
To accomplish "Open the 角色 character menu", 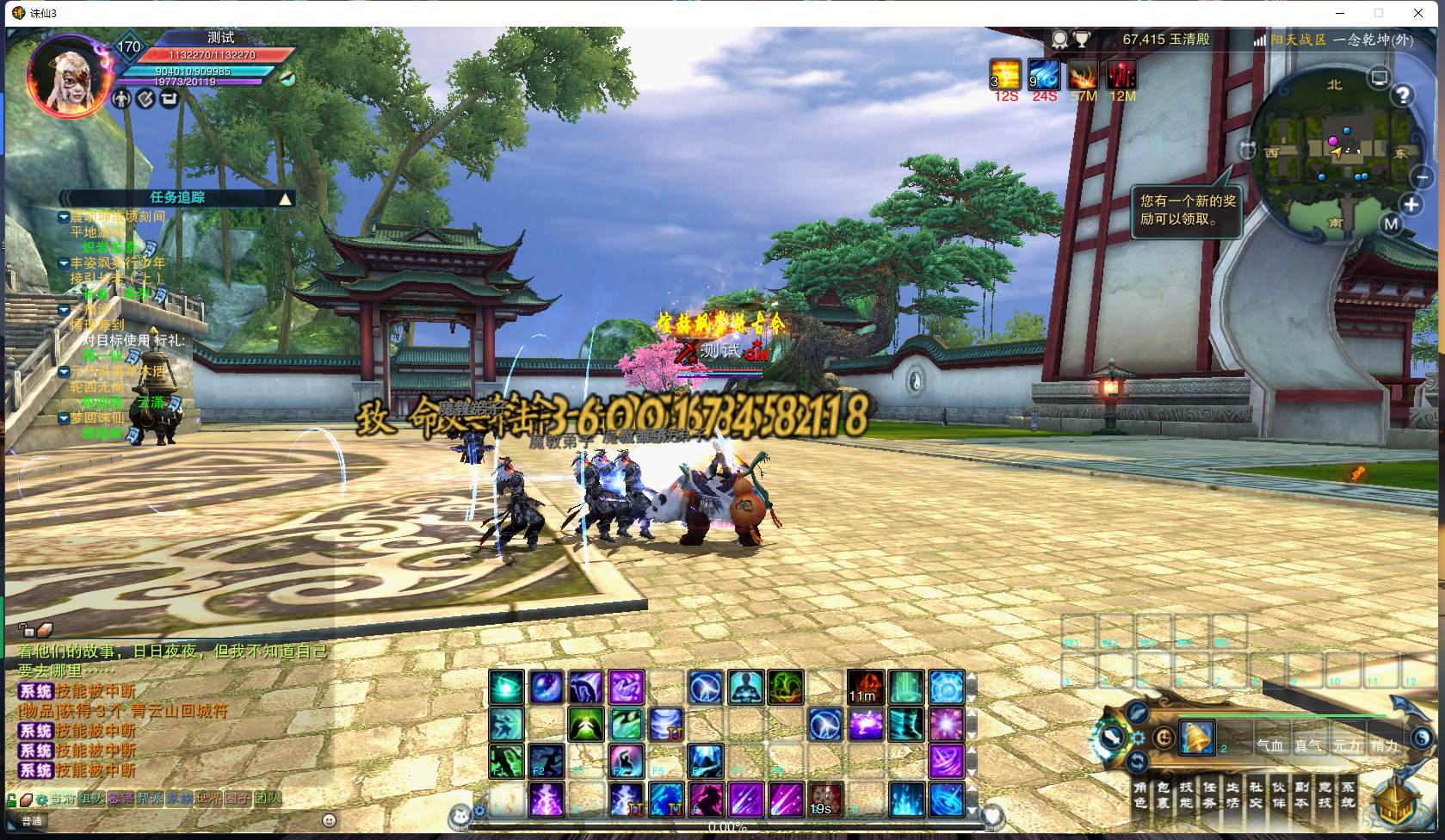I will click(x=1140, y=794).
